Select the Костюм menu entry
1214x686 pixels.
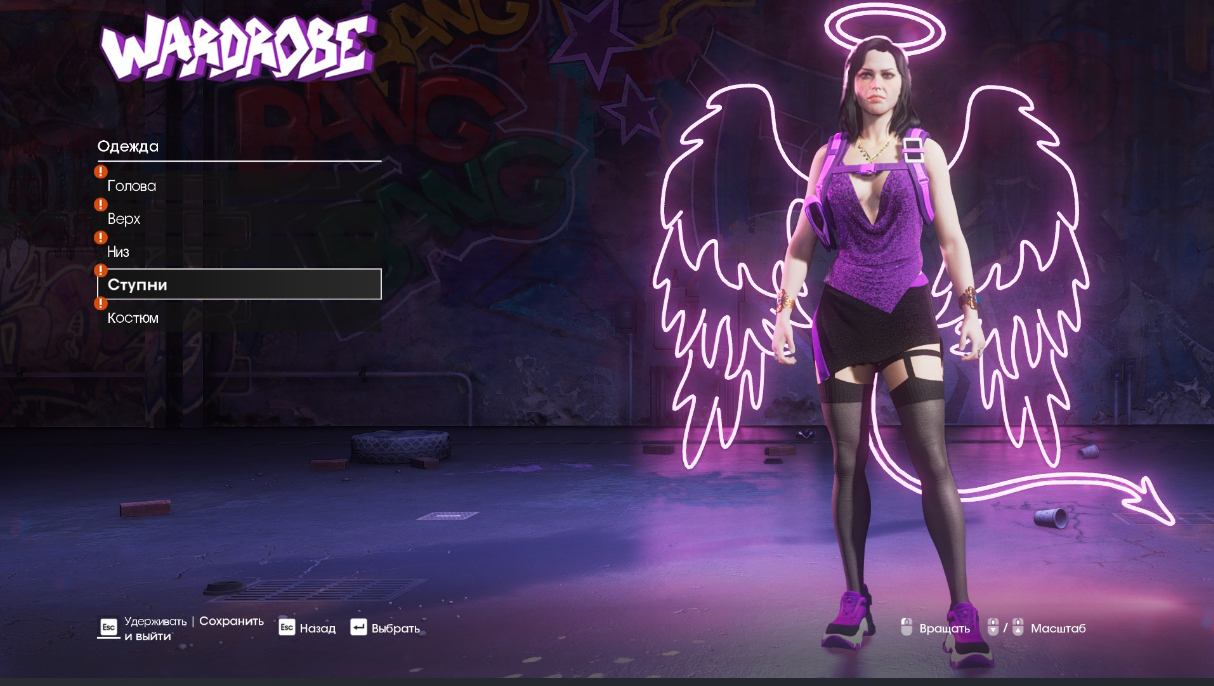(133, 318)
